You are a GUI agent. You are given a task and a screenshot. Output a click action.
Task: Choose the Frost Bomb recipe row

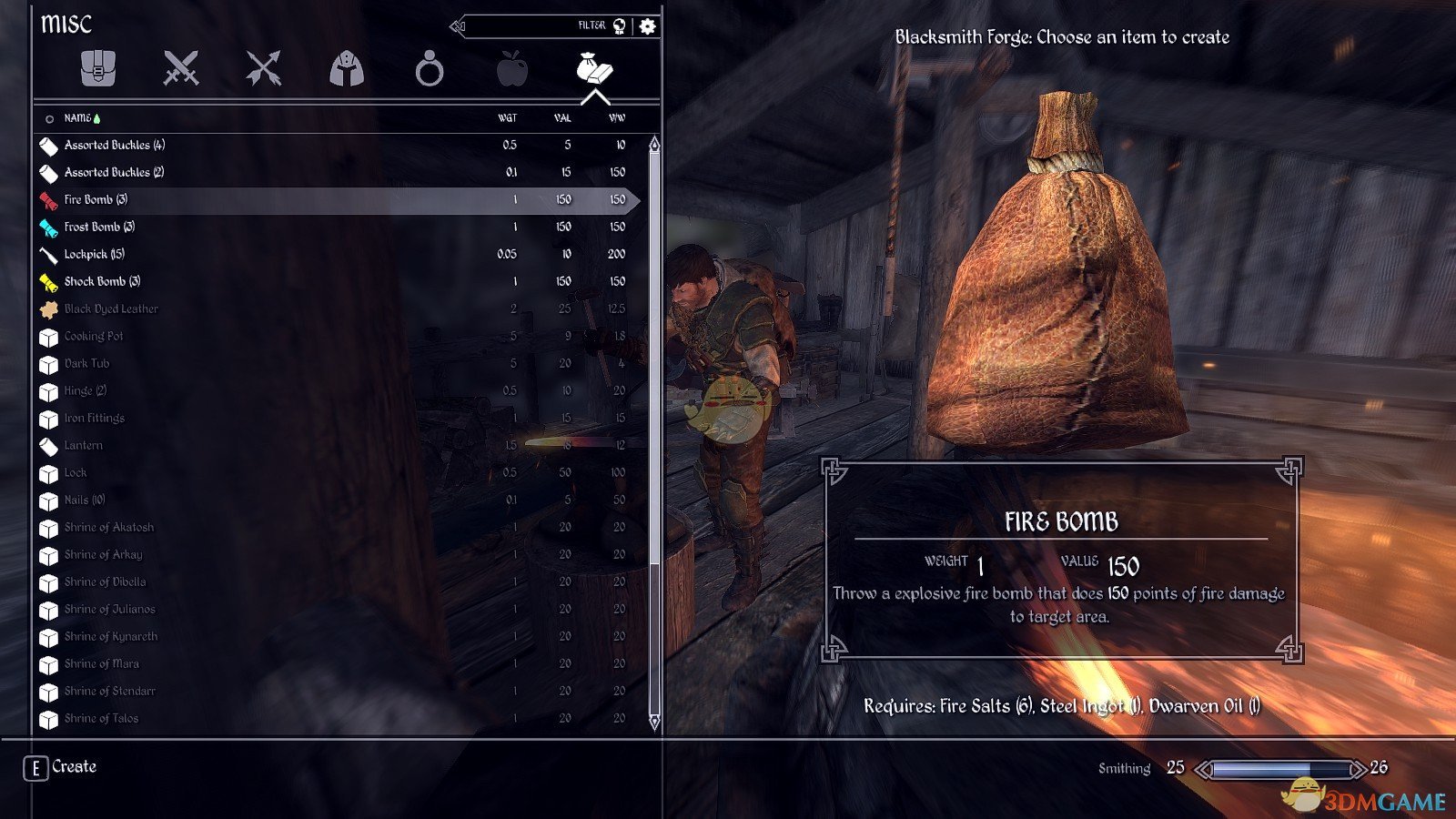99,227
